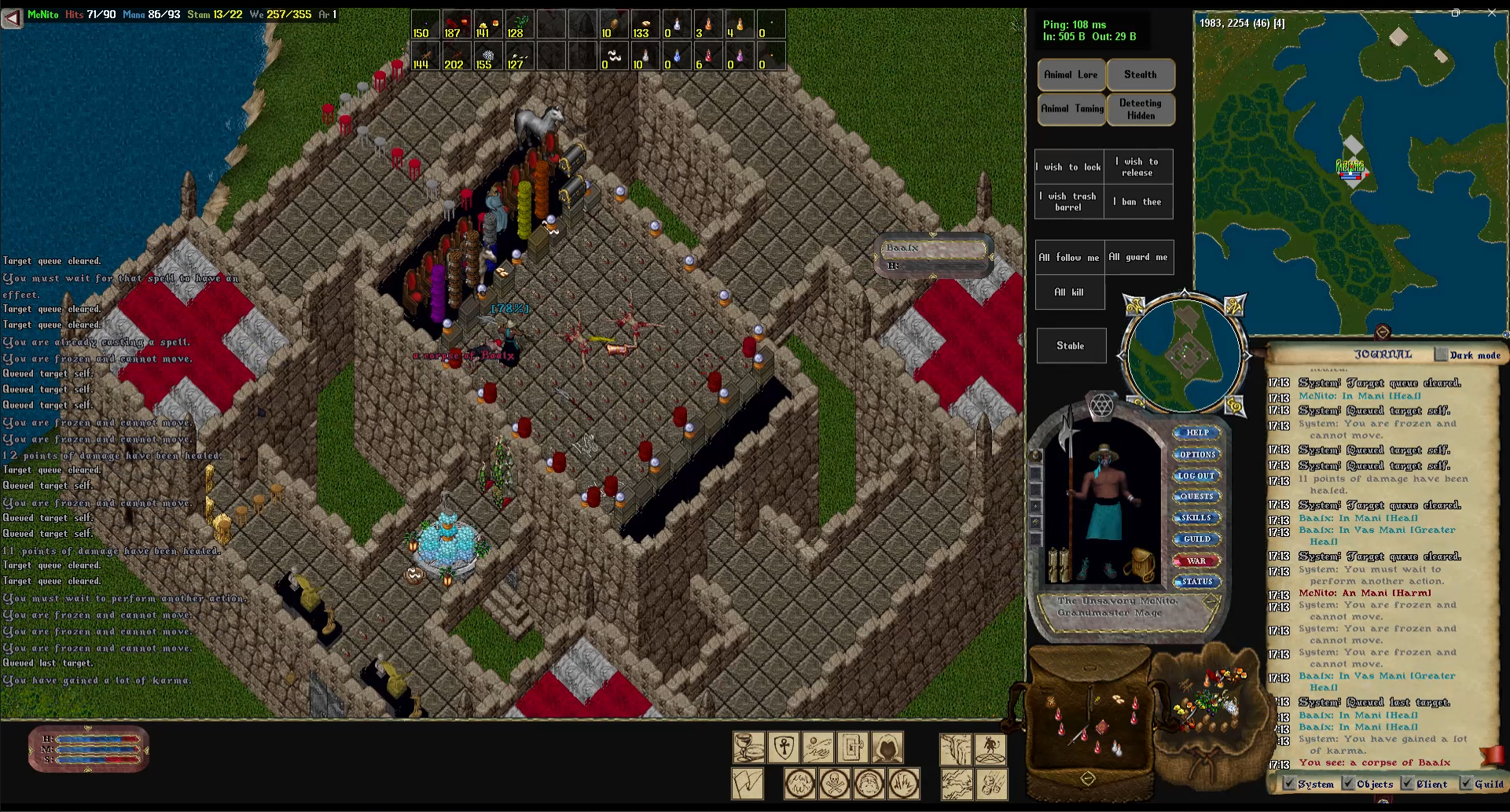Select the "I ban thee" macro
The image size is (1510, 812).
tap(1138, 202)
